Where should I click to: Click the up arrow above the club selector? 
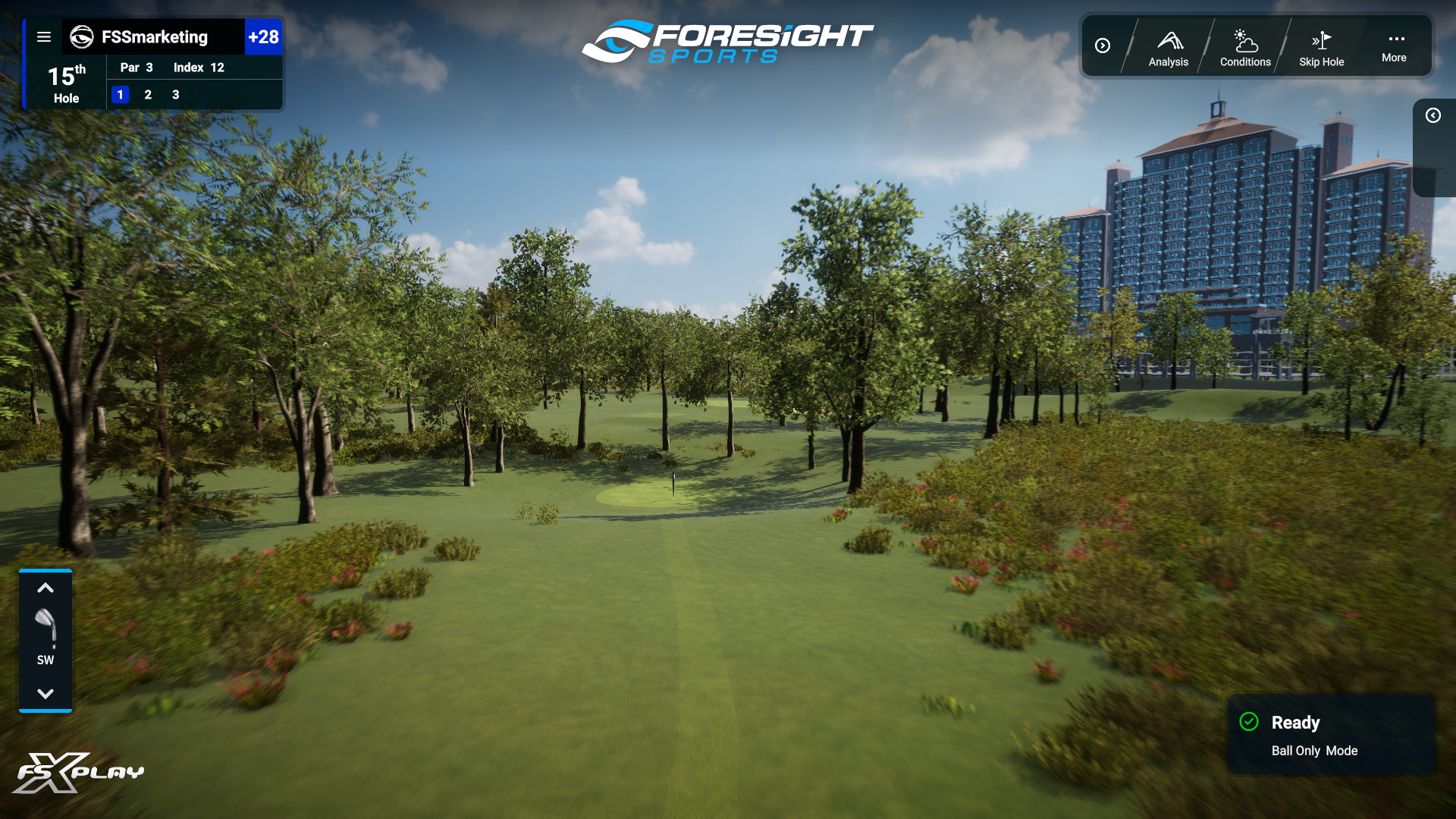point(45,588)
